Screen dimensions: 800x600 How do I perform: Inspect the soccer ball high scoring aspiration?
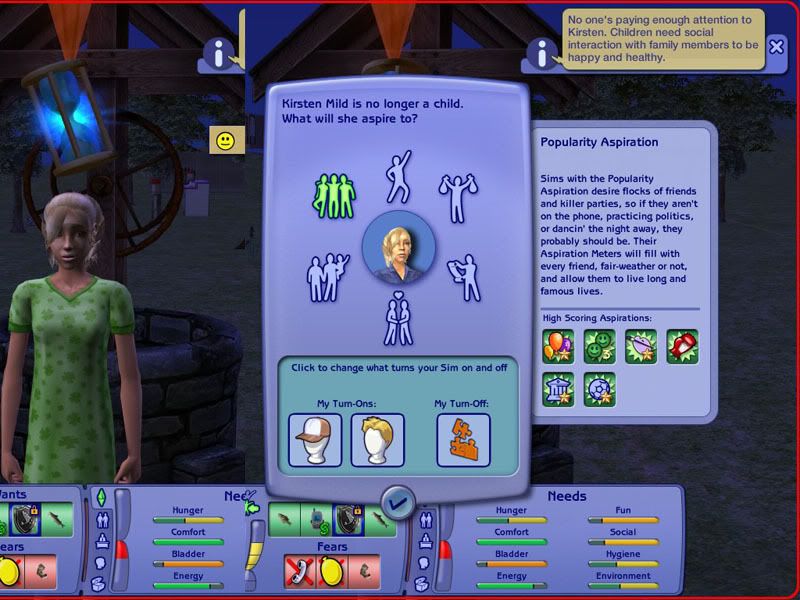pos(598,390)
